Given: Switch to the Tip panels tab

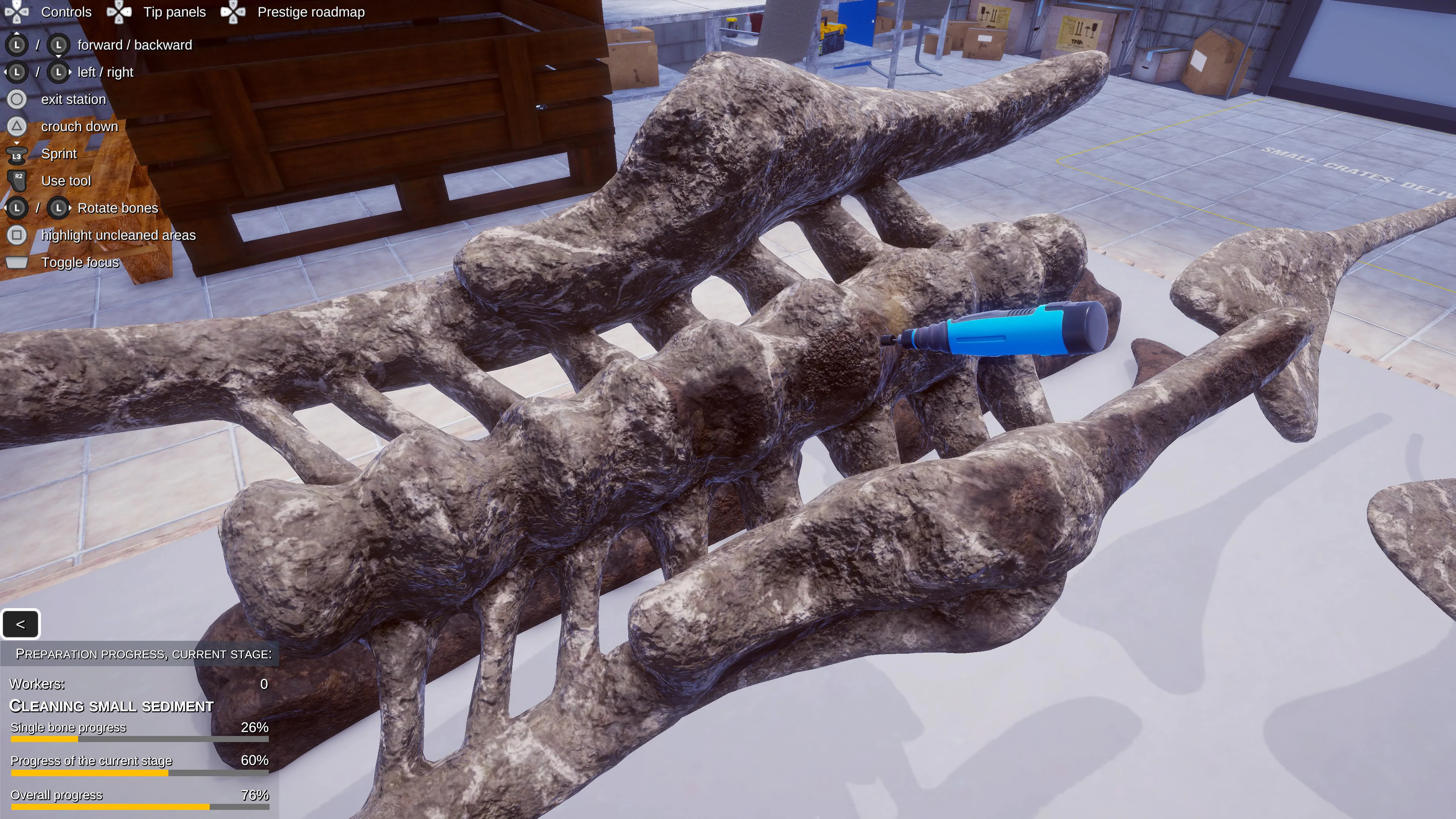Looking at the screenshot, I should coord(174,12).
